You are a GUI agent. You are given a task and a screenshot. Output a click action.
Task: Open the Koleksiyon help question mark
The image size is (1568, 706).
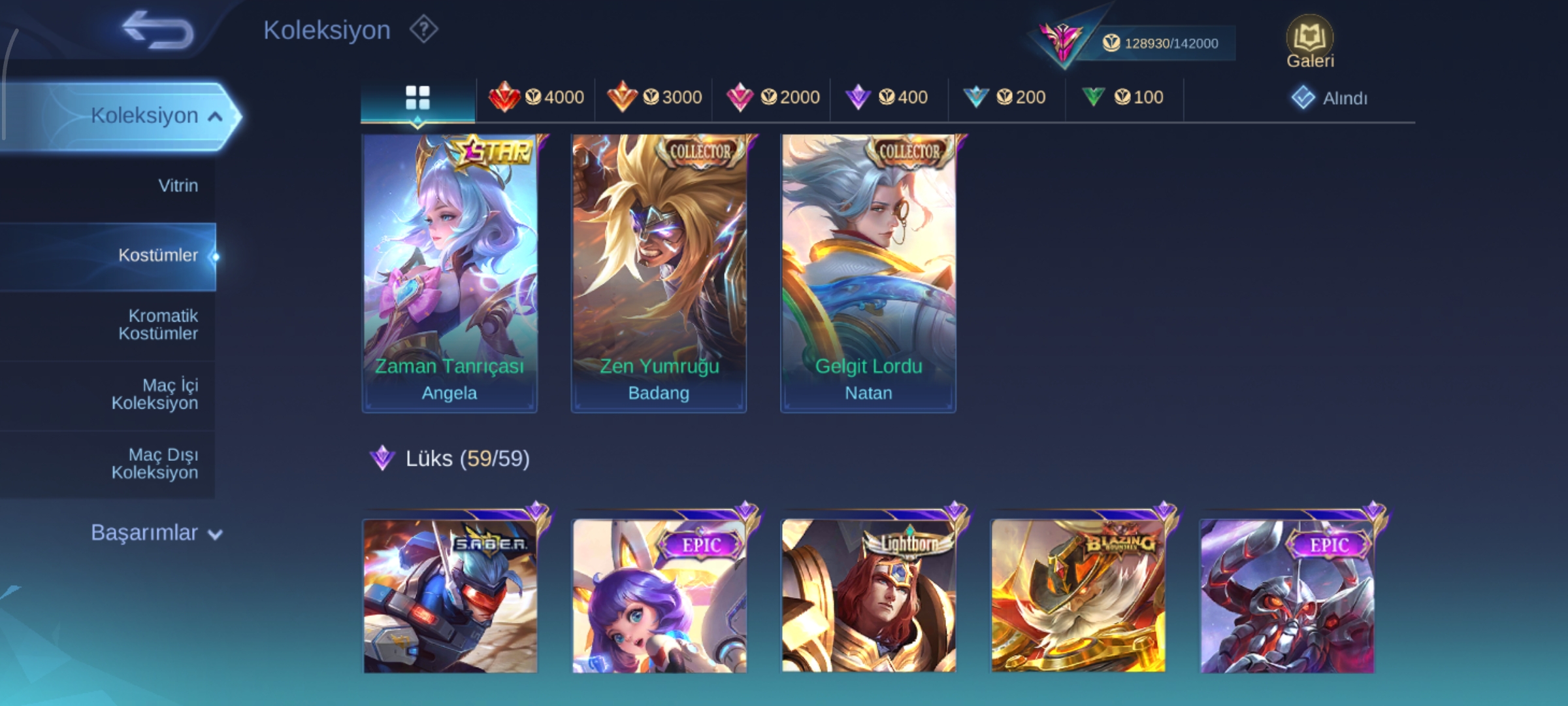423,30
